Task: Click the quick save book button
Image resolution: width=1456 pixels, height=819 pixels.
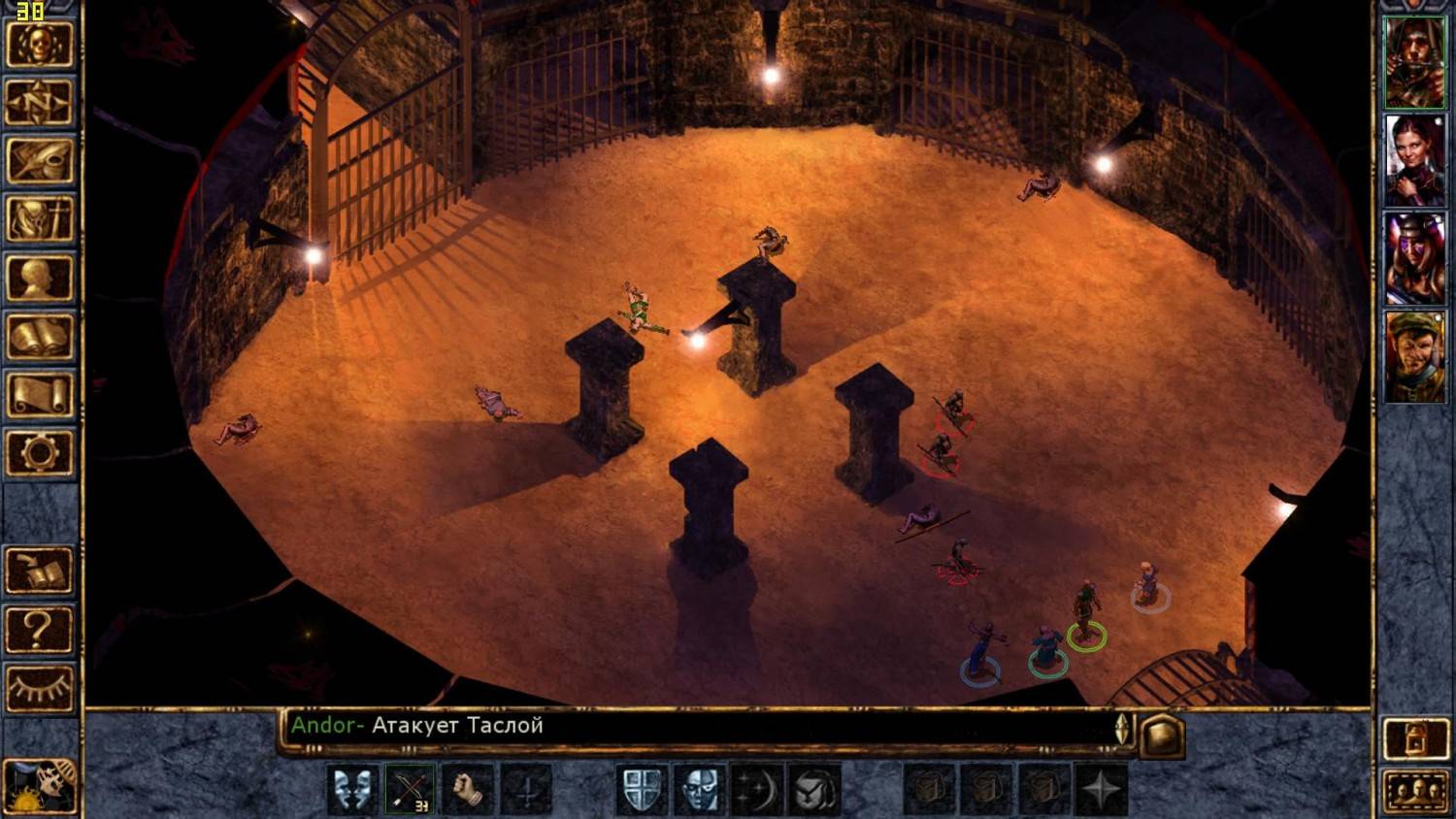Action: [x=40, y=572]
